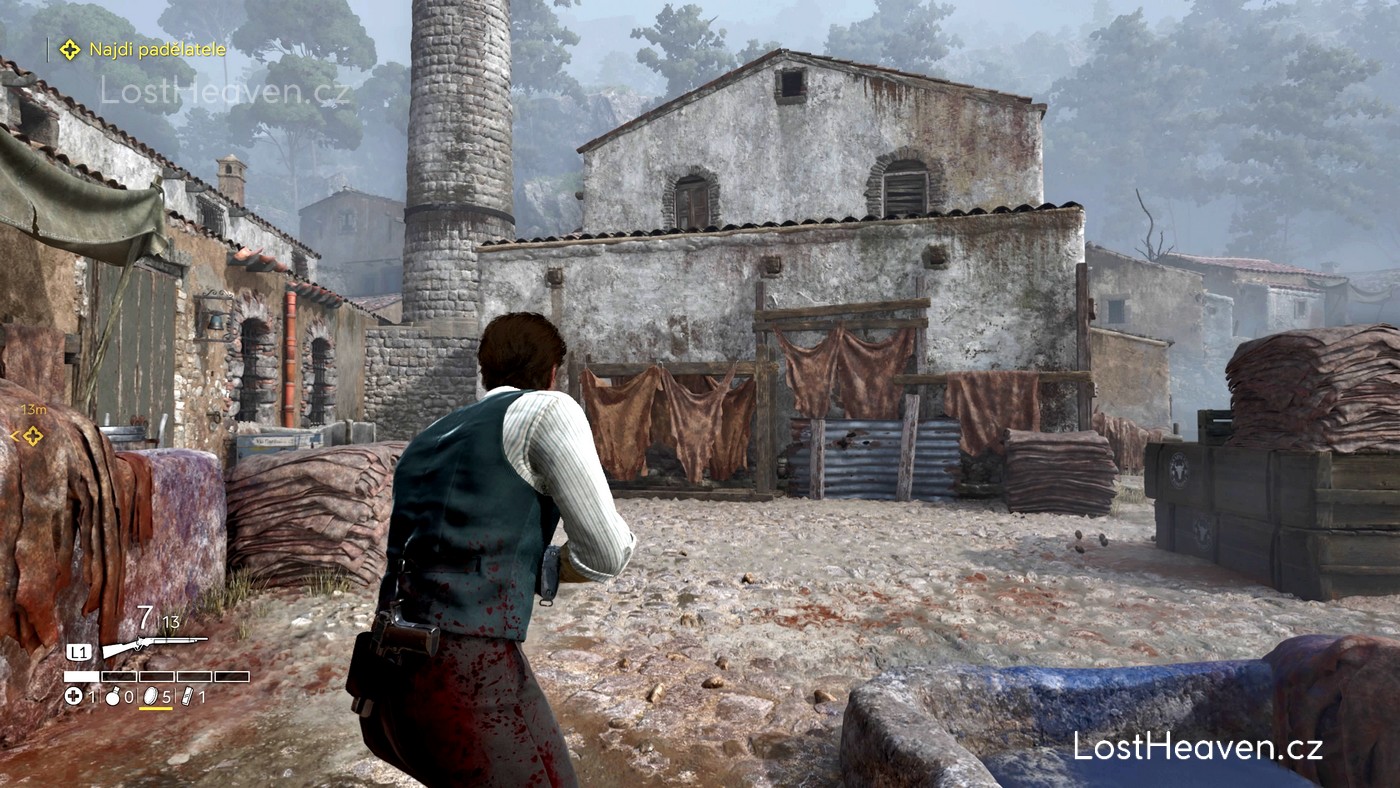The height and width of the screenshot is (788, 1400).
Task: Select the rifle weapon icon
Action: click(x=154, y=645)
